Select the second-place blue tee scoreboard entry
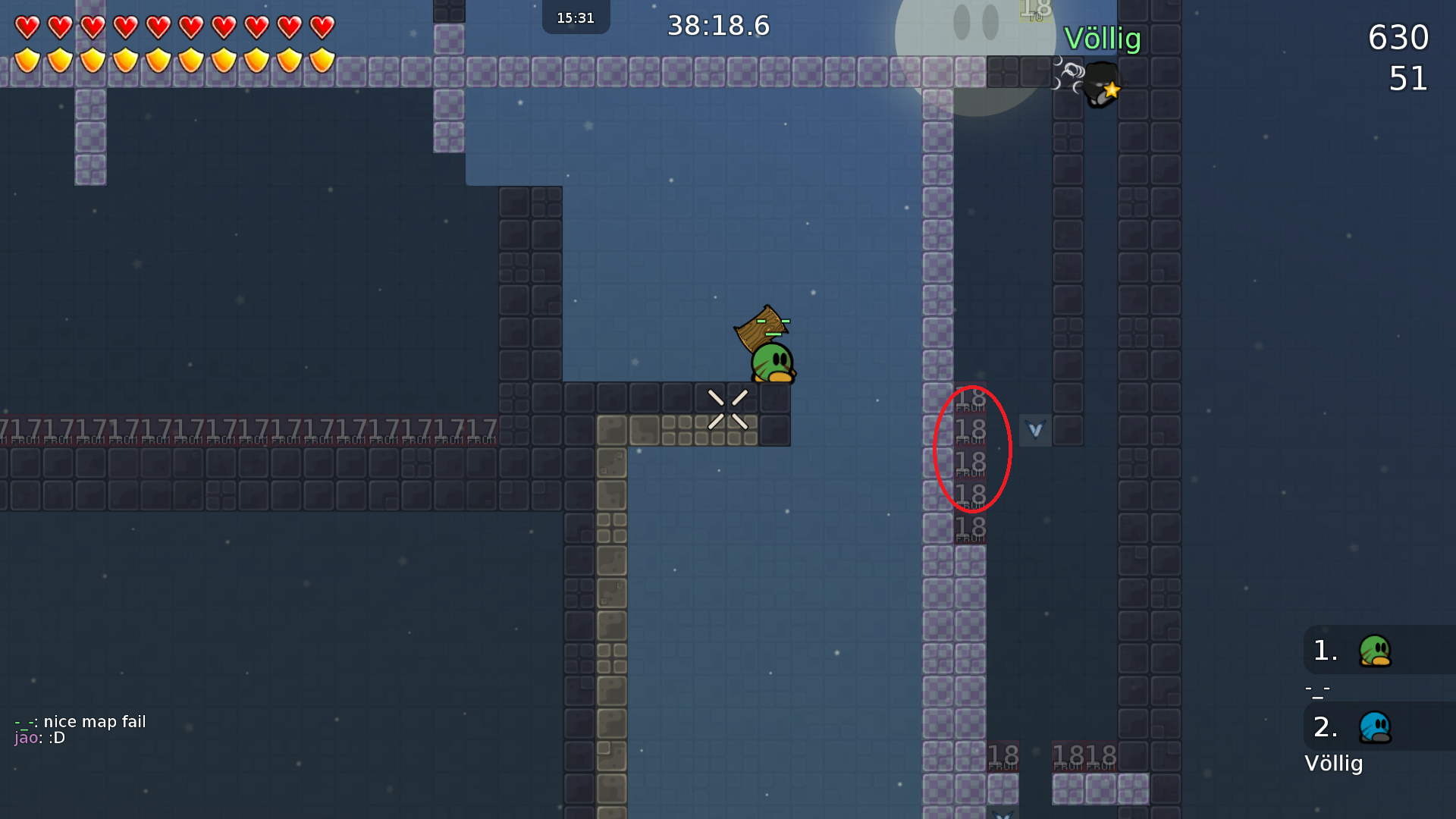Image resolution: width=1456 pixels, height=819 pixels. [x=1374, y=727]
